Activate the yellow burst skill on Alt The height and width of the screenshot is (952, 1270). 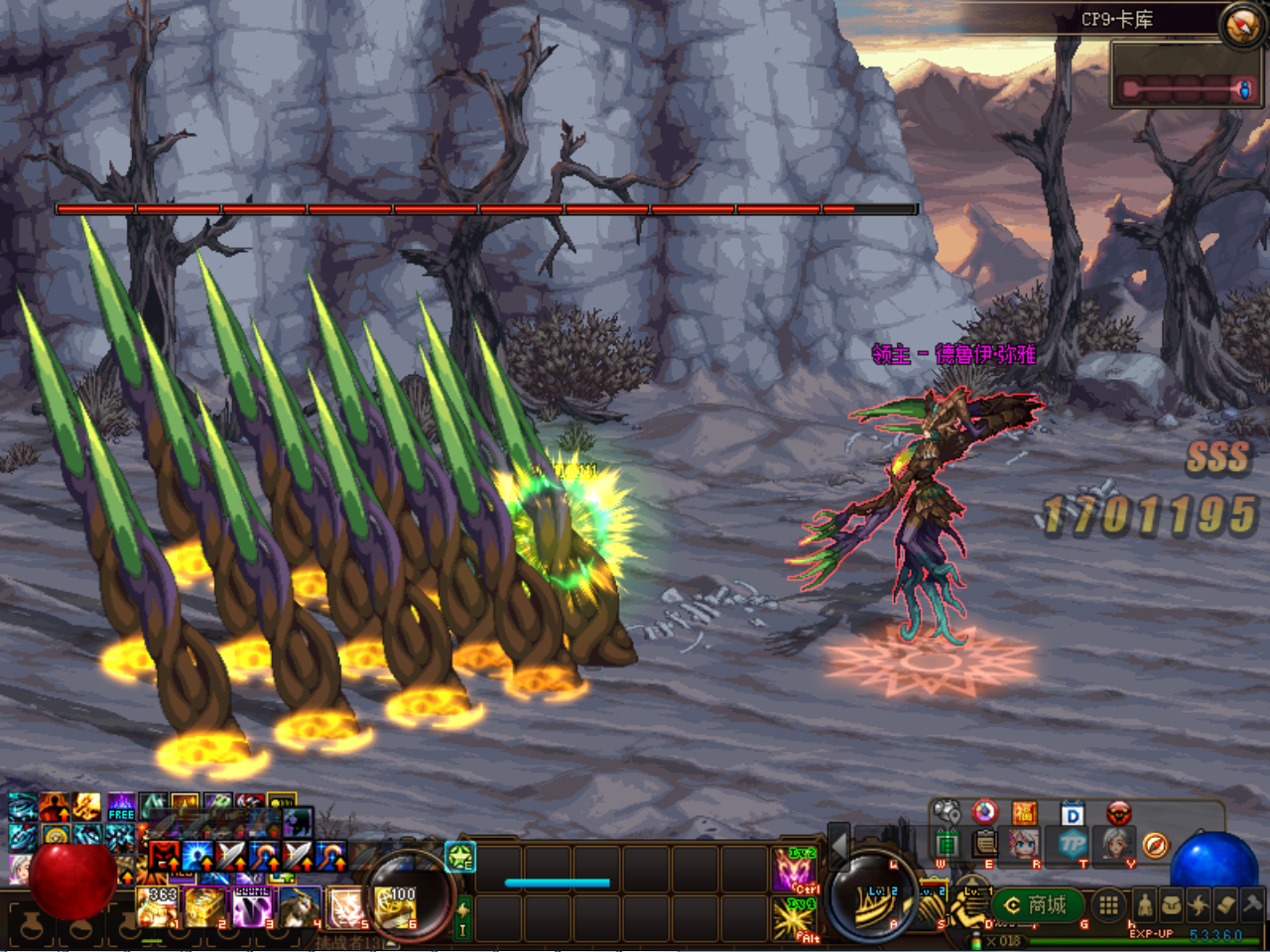795,917
